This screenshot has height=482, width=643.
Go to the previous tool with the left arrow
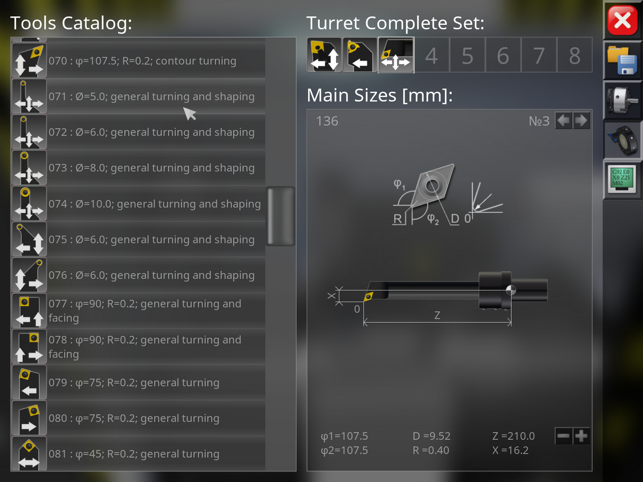[563, 121]
